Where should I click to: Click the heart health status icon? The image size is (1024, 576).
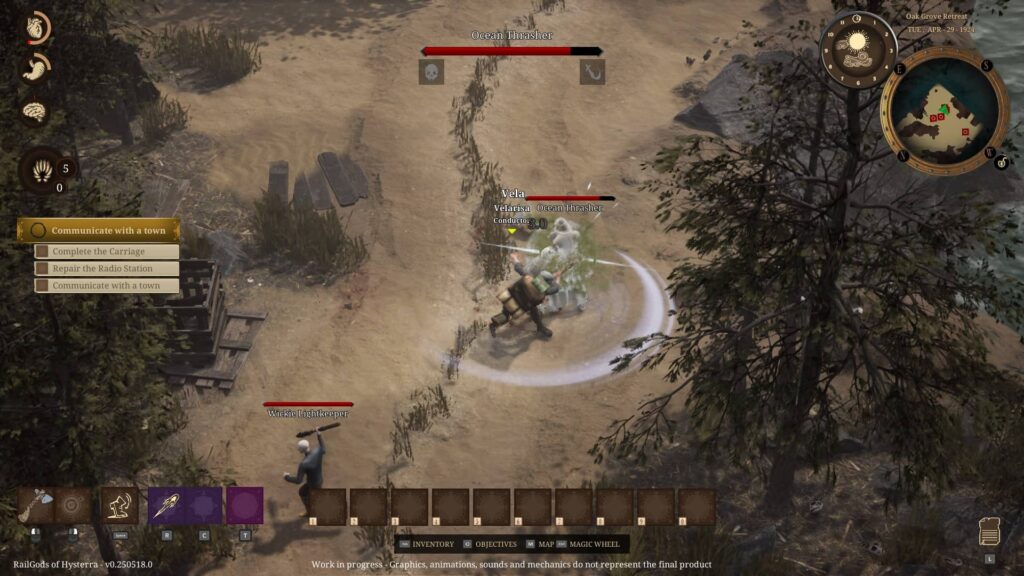tap(36, 28)
